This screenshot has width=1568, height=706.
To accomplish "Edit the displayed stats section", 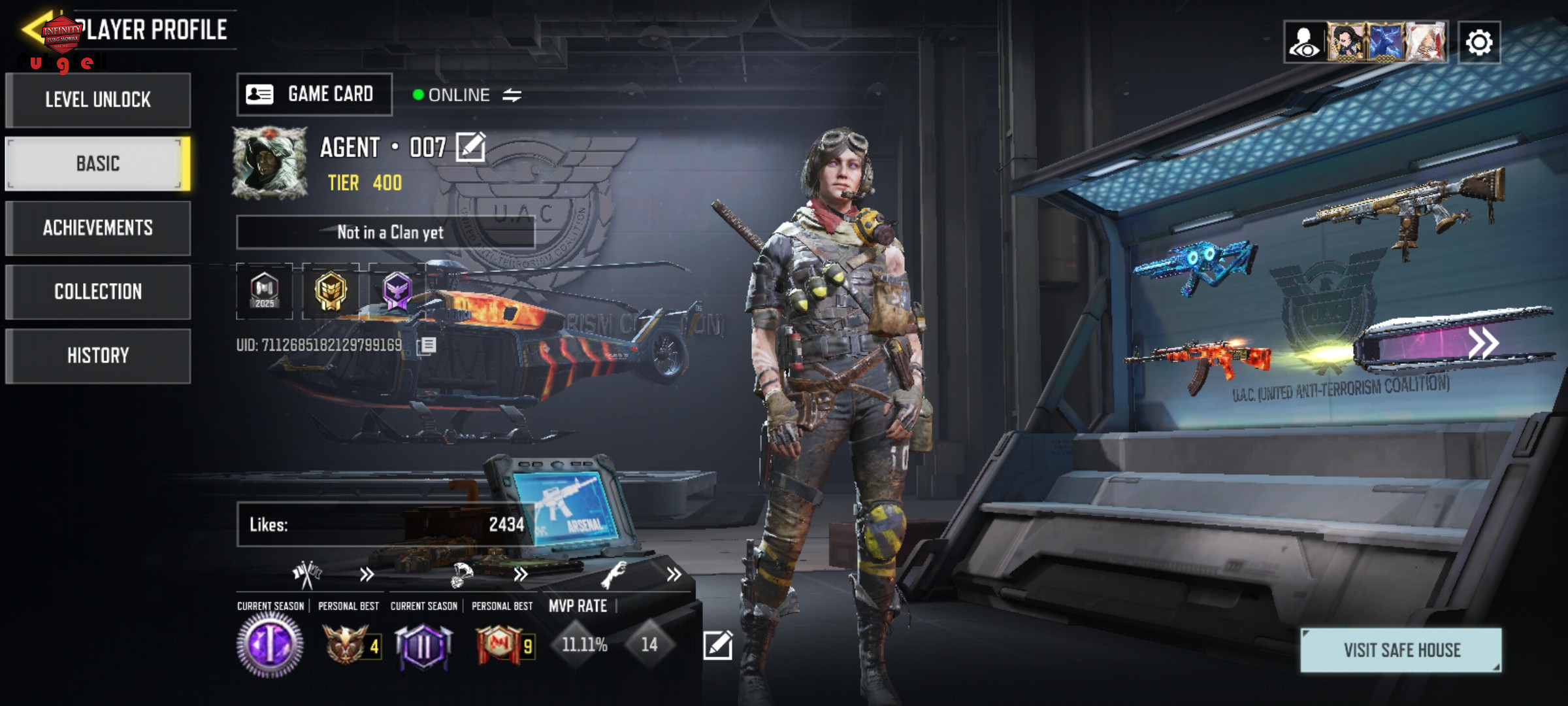I will pyautogui.click(x=717, y=645).
